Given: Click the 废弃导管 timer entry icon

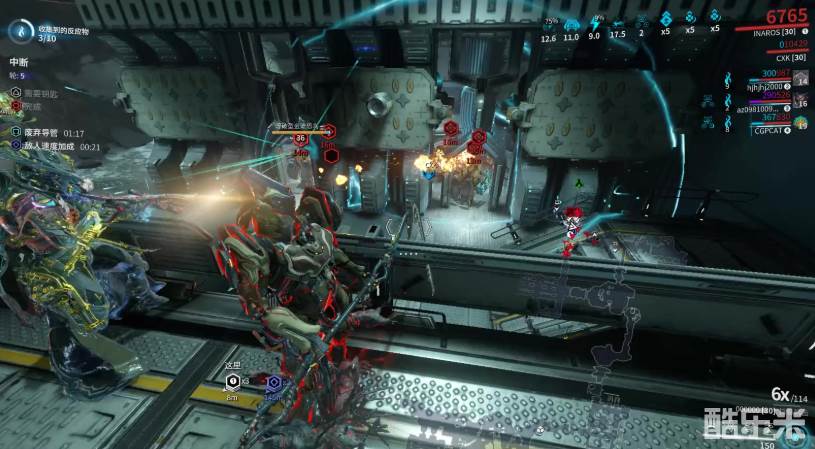Looking at the screenshot, I should pyautogui.click(x=16, y=132).
